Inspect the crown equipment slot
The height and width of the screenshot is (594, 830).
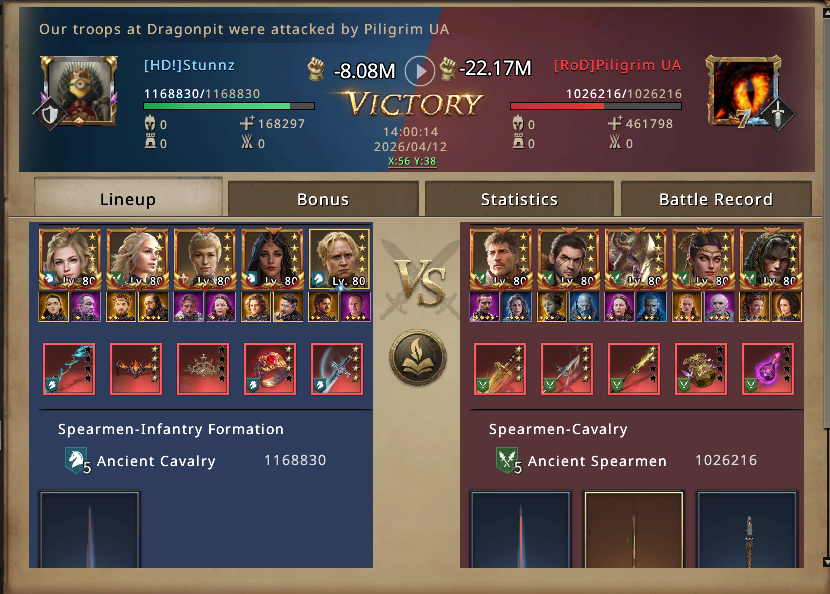[203, 369]
